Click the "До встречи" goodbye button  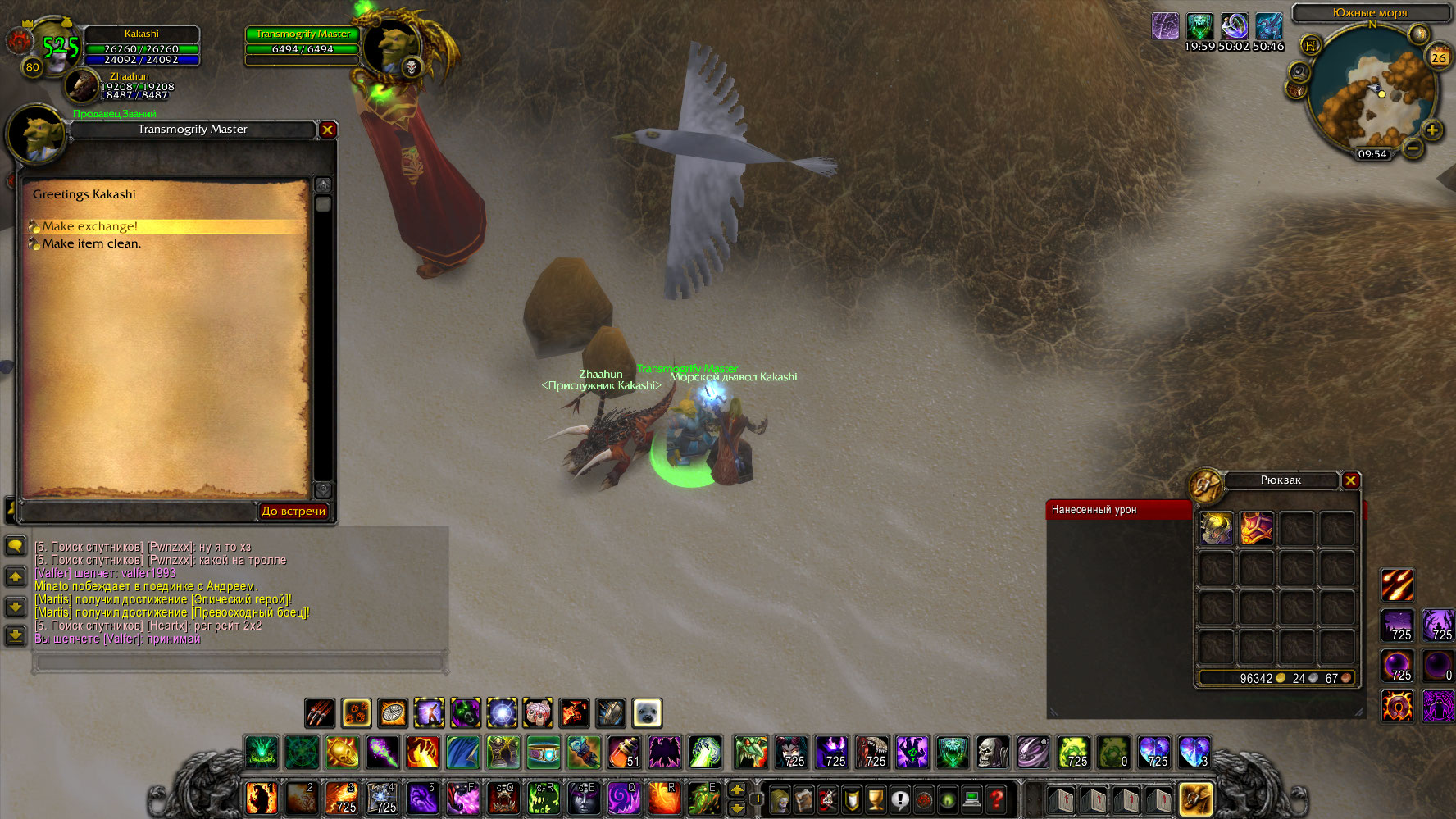pyautogui.click(x=293, y=511)
